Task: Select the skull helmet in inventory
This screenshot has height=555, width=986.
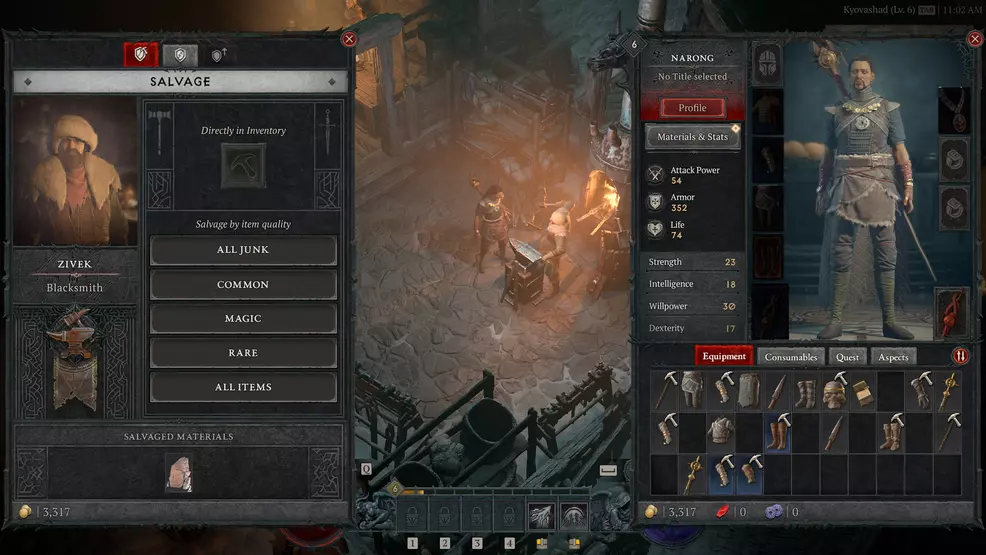Action: (x=834, y=391)
